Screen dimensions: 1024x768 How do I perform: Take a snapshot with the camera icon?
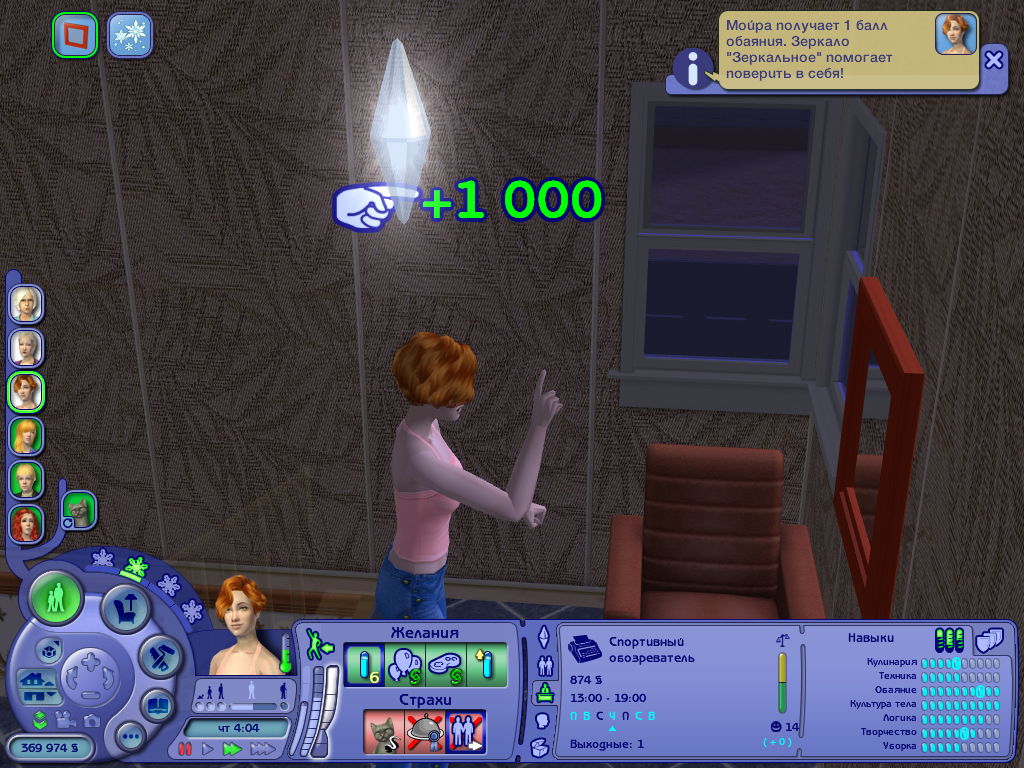tap(92, 720)
